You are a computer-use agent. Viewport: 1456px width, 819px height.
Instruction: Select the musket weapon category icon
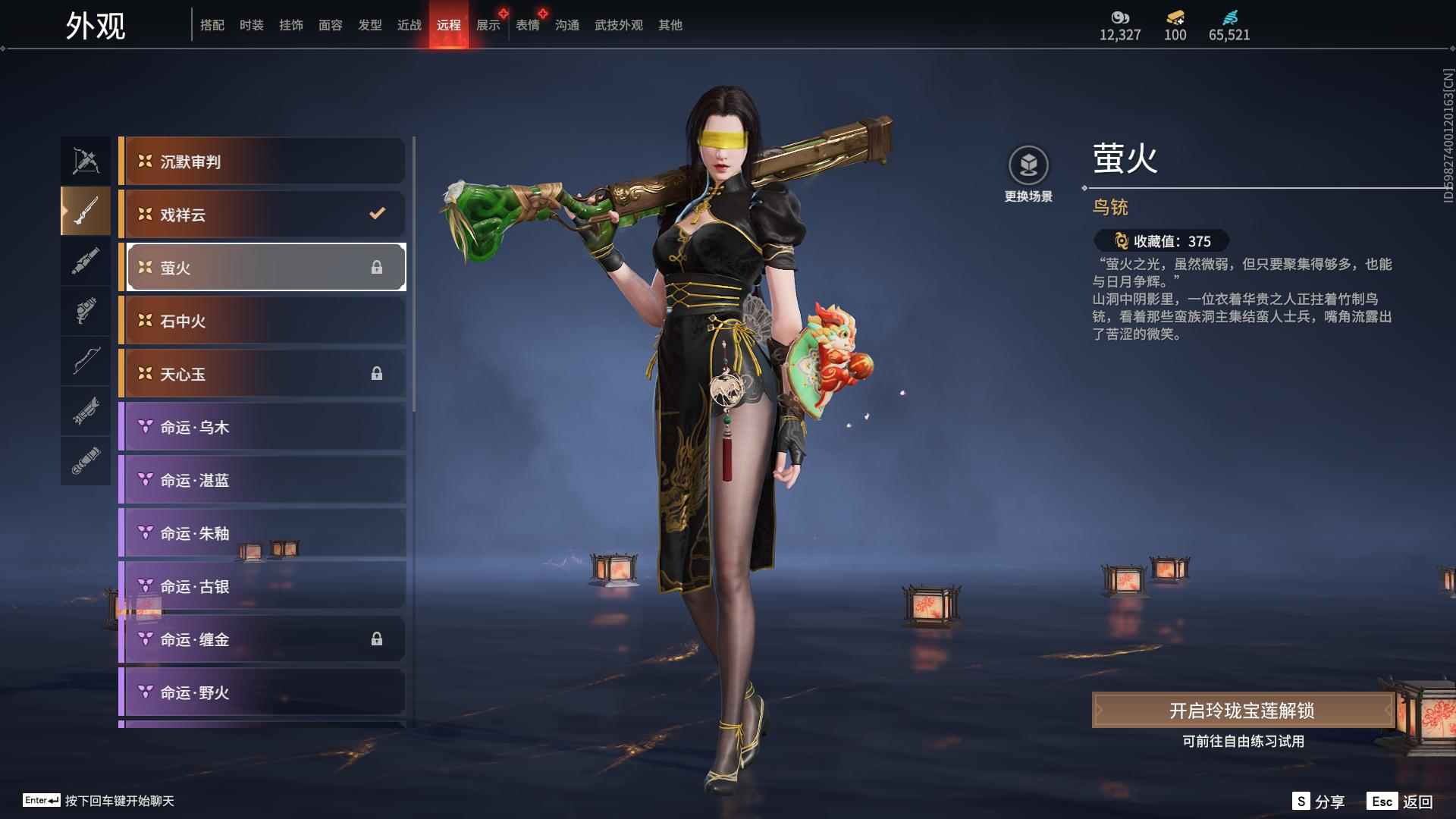coord(85,212)
